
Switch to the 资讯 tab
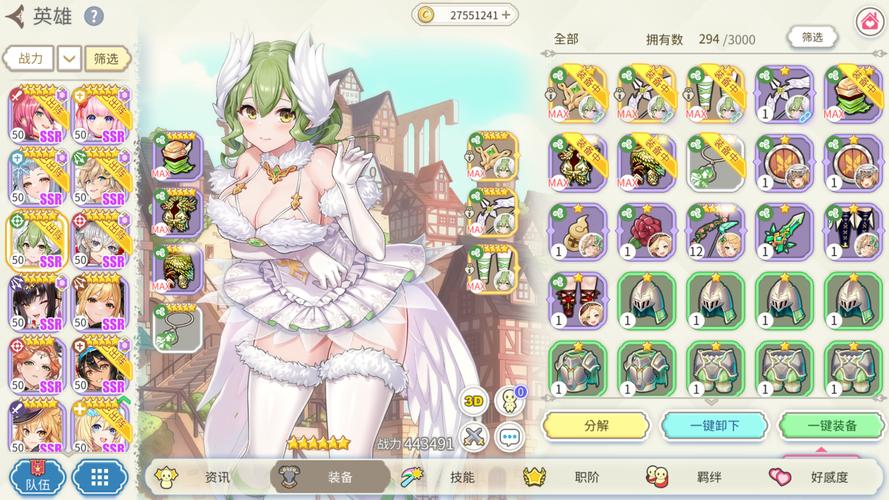(x=207, y=477)
